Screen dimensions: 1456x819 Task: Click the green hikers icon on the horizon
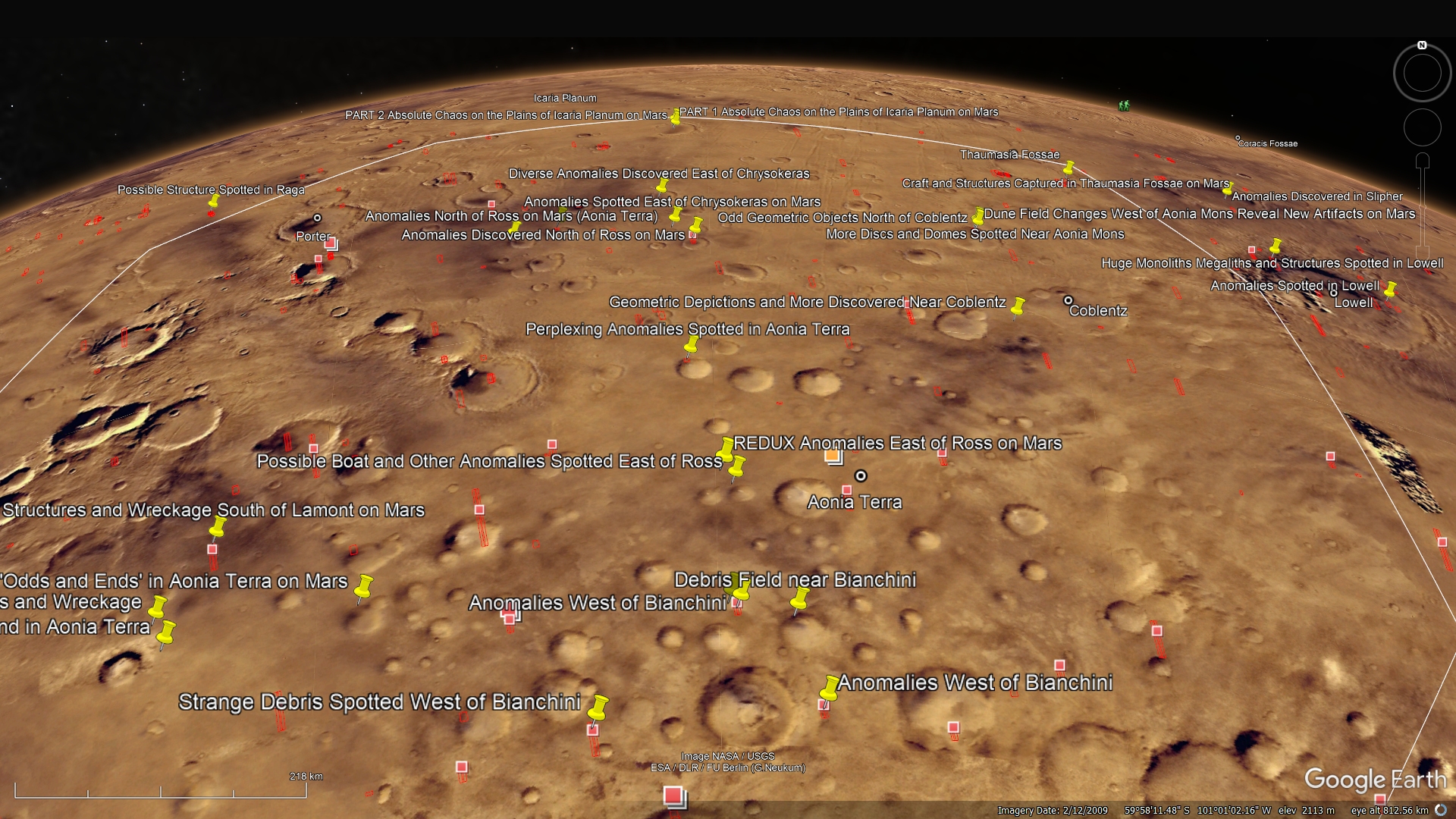[x=1124, y=105]
